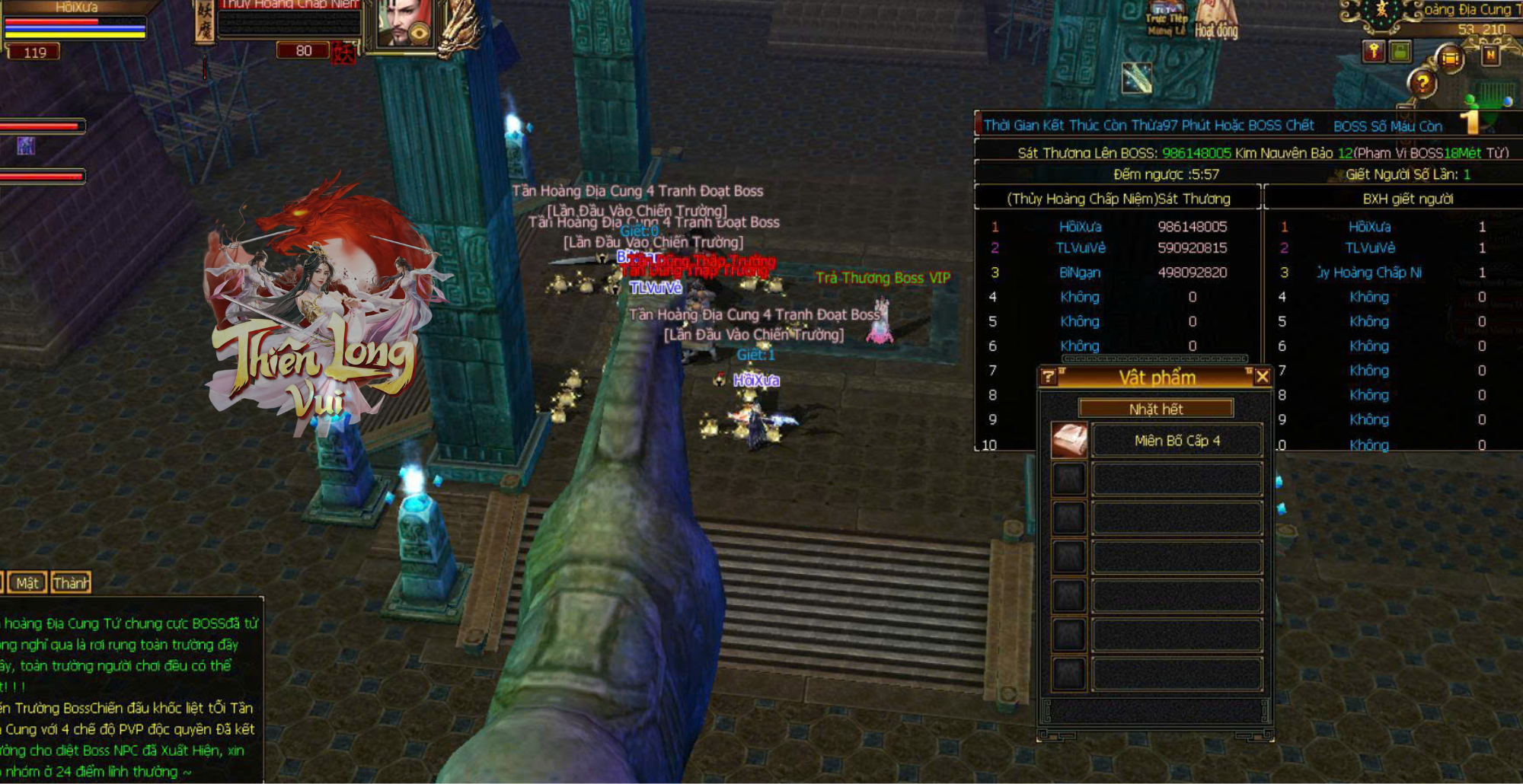Close the Vật phẩm loot window
Image resolution: width=1523 pixels, height=784 pixels.
tap(1262, 377)
